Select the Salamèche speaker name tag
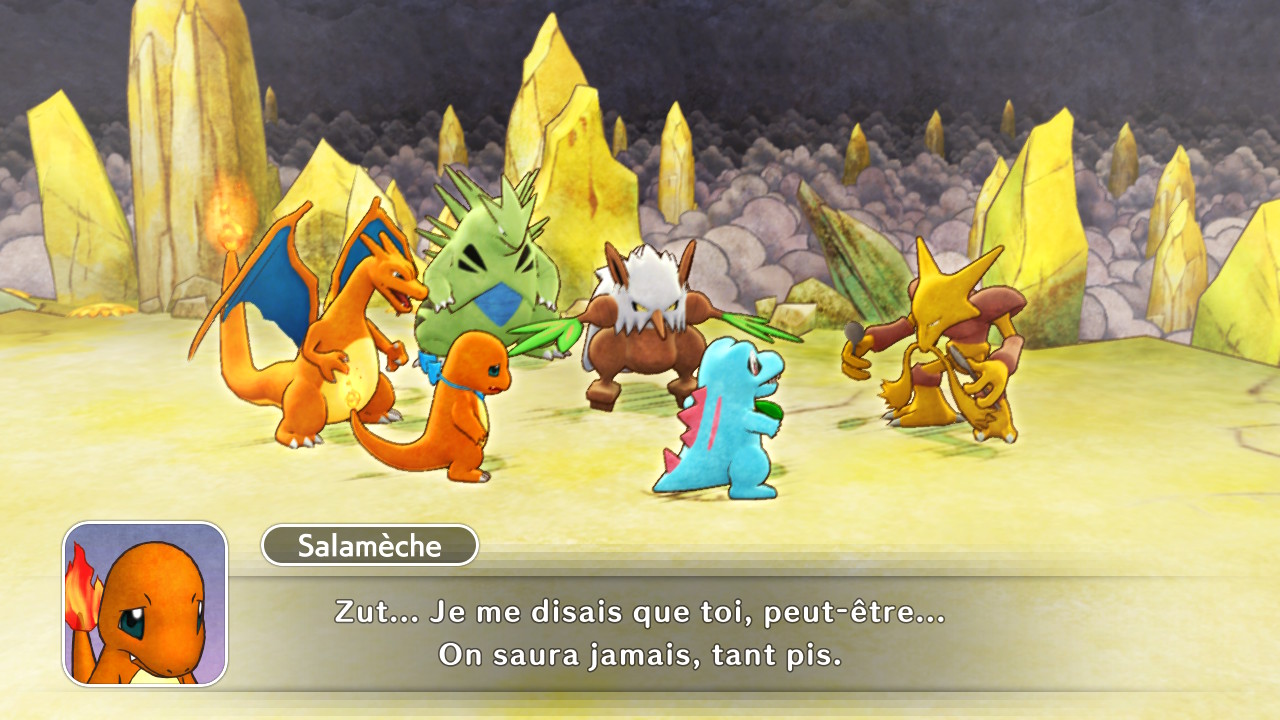The image size is (1280, 720). 369,545
